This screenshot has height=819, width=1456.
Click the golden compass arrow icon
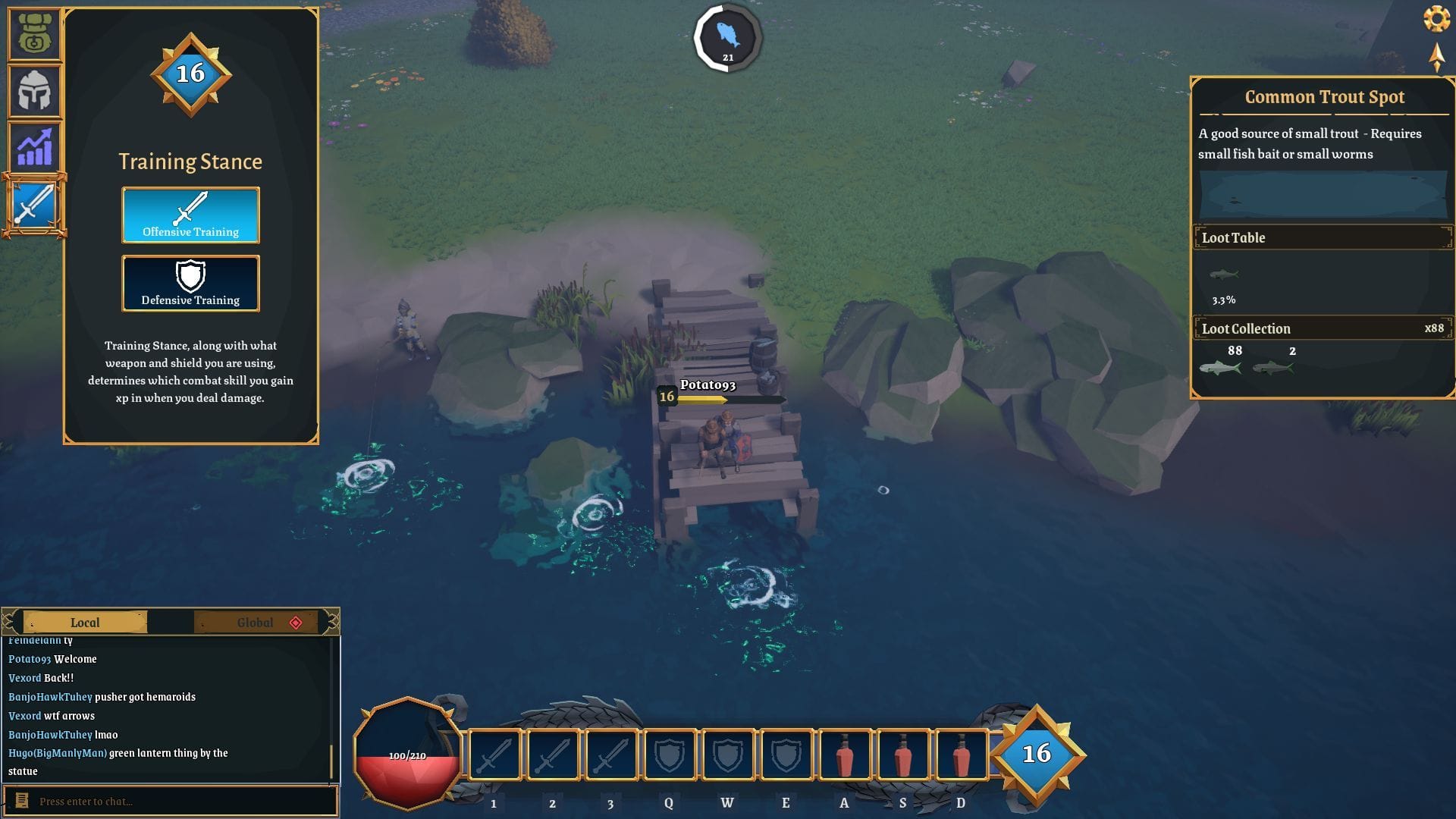click(x=1436, y=59)
